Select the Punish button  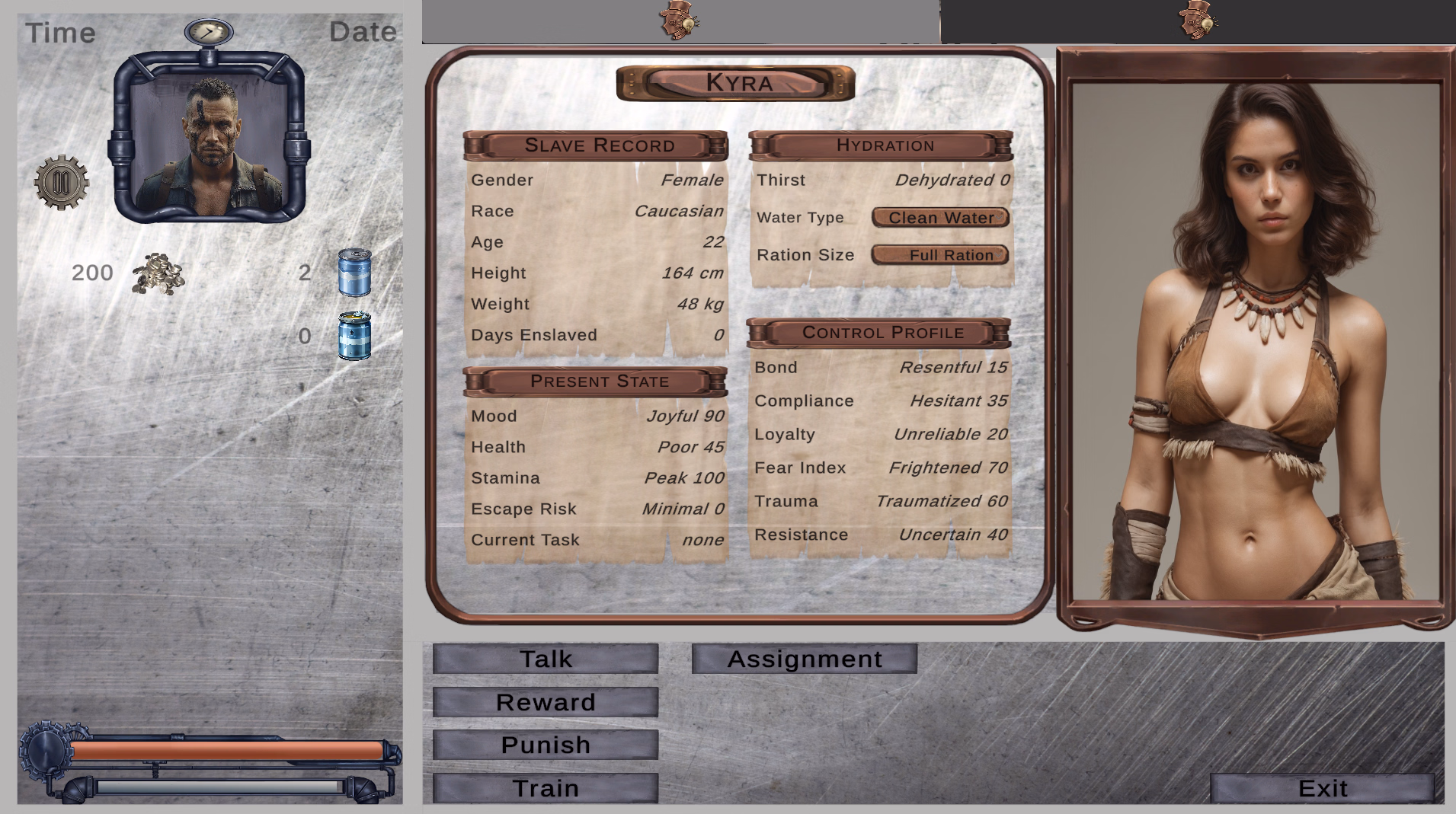coord(545,745)
